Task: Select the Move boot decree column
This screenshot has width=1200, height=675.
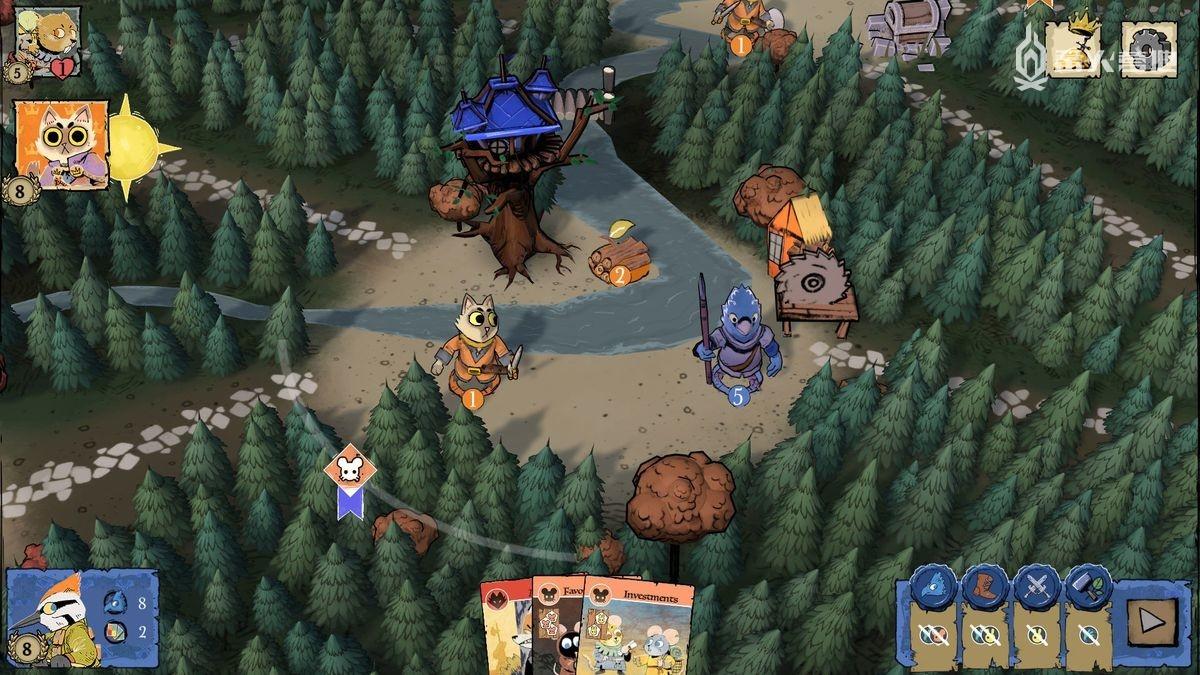Action: coord(984,619)
